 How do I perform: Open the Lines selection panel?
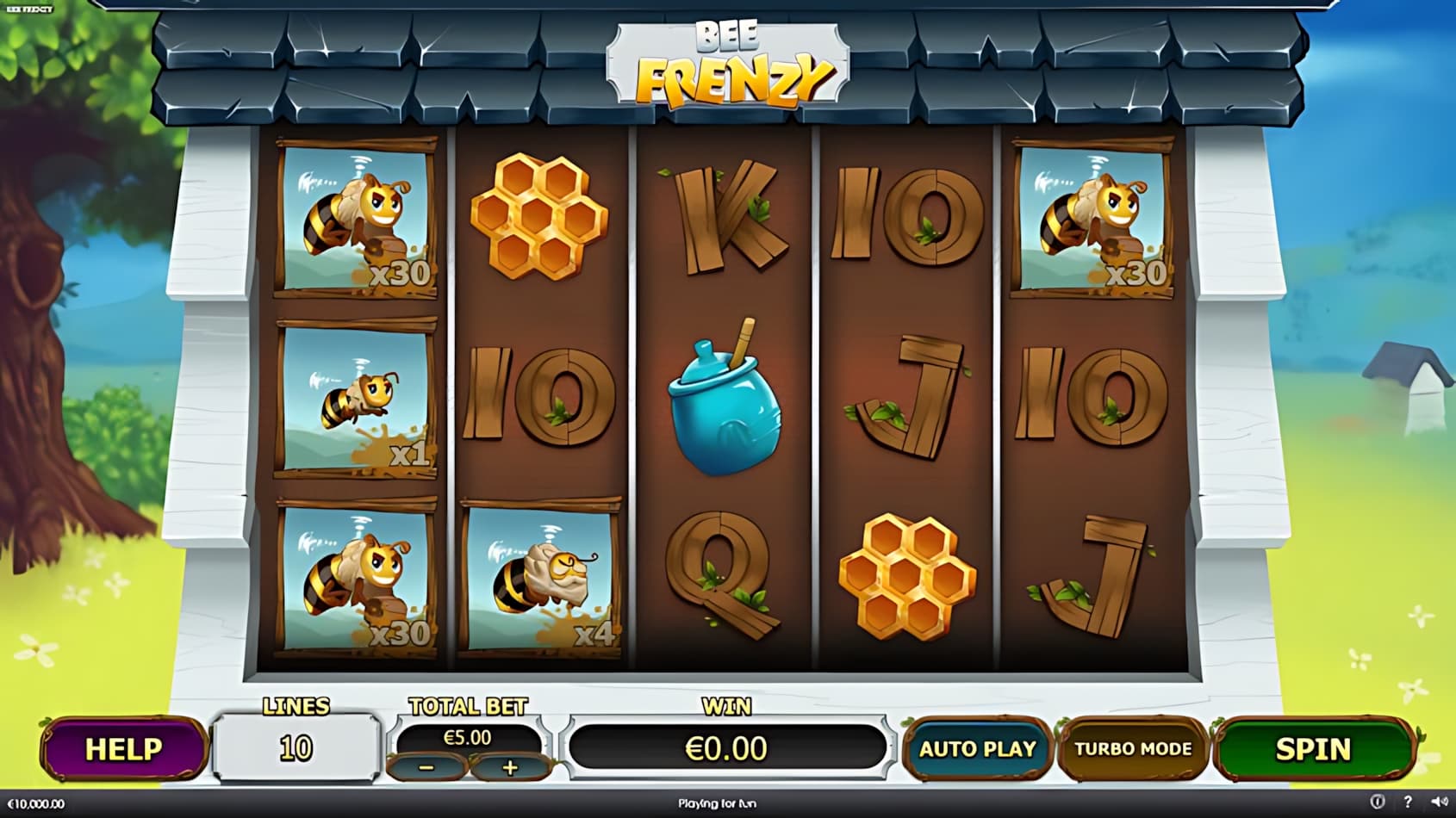tap(296, 747)
